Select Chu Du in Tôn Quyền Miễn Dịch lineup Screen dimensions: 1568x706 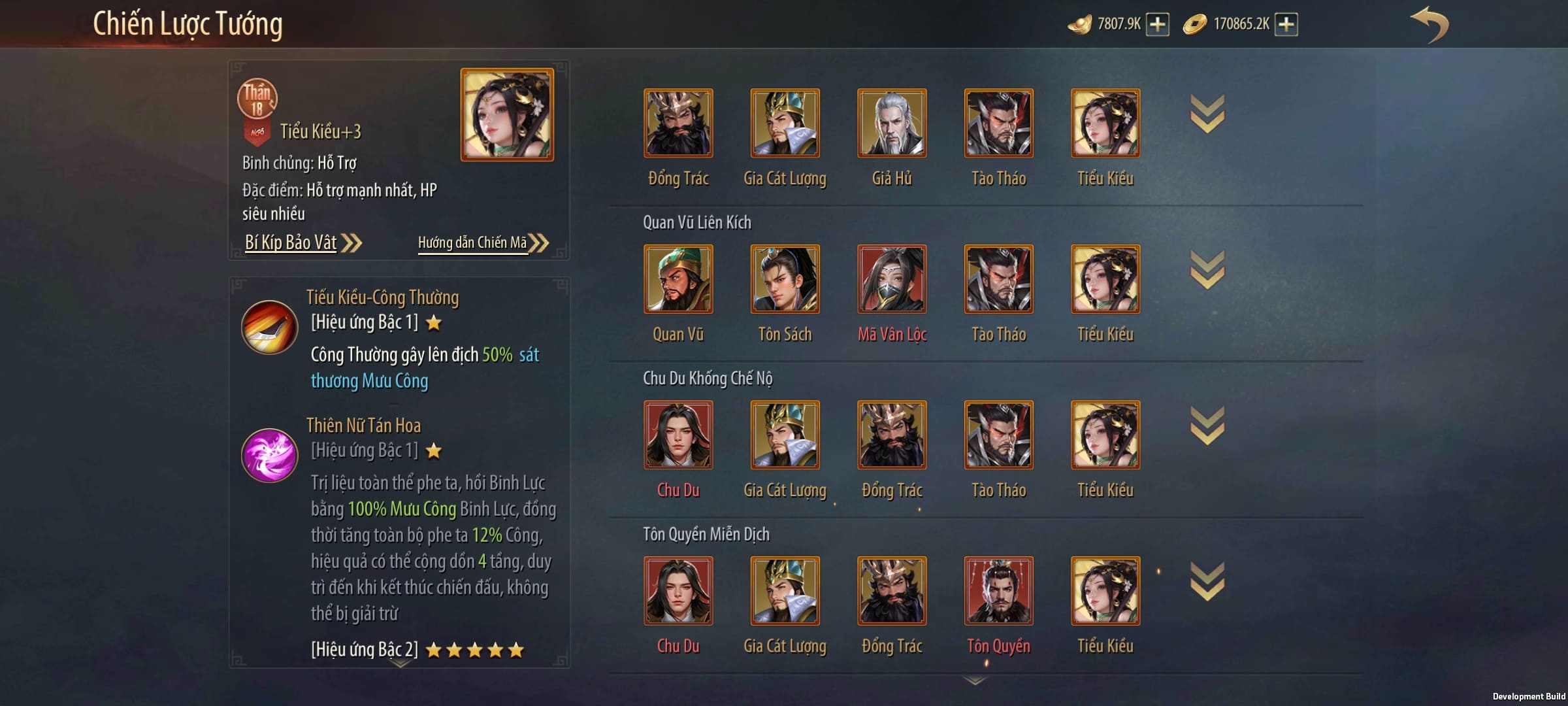[678, 591]
